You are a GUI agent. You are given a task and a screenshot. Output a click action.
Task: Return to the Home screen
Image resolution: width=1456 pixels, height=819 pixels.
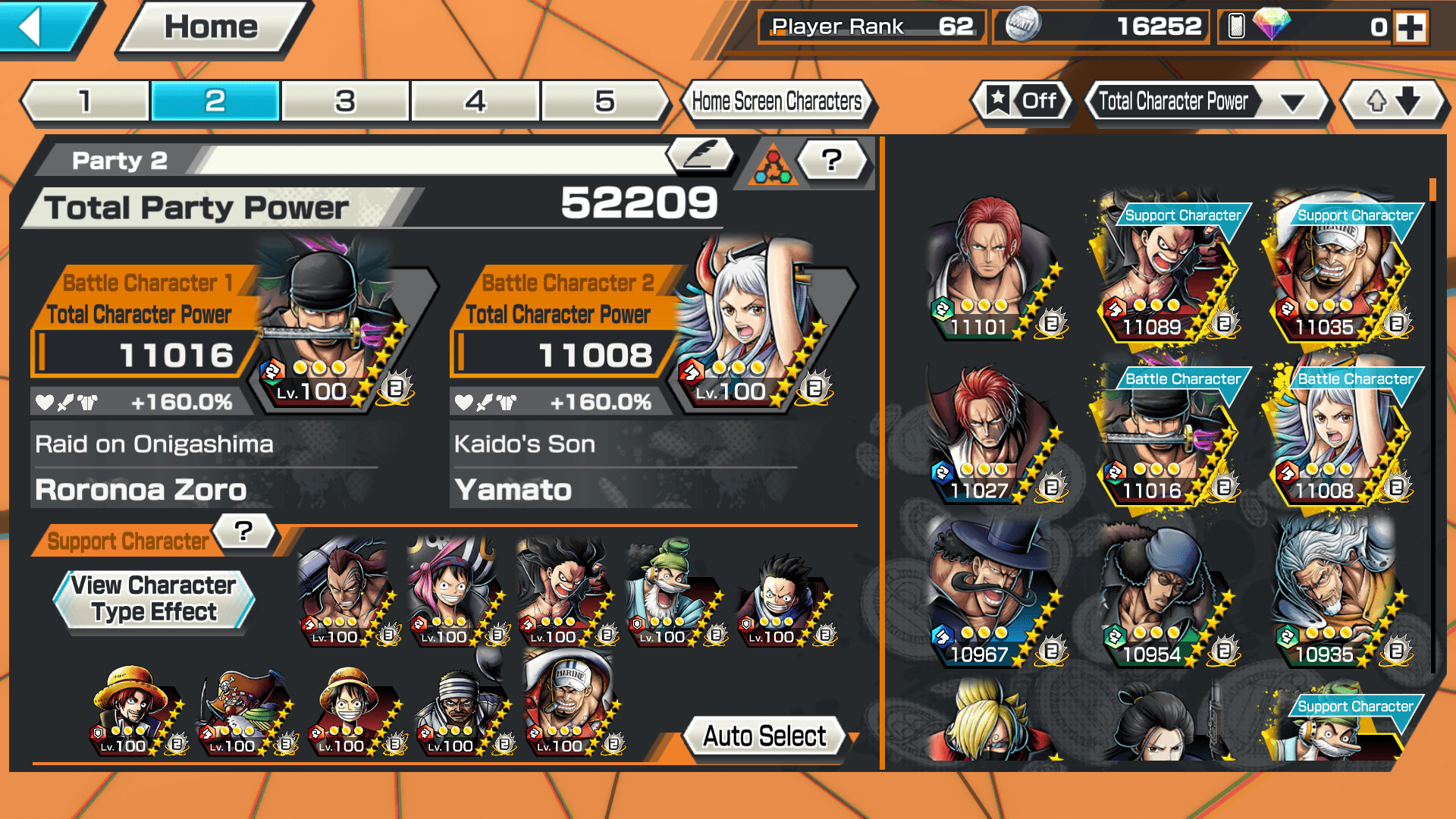tap(211, 28)
